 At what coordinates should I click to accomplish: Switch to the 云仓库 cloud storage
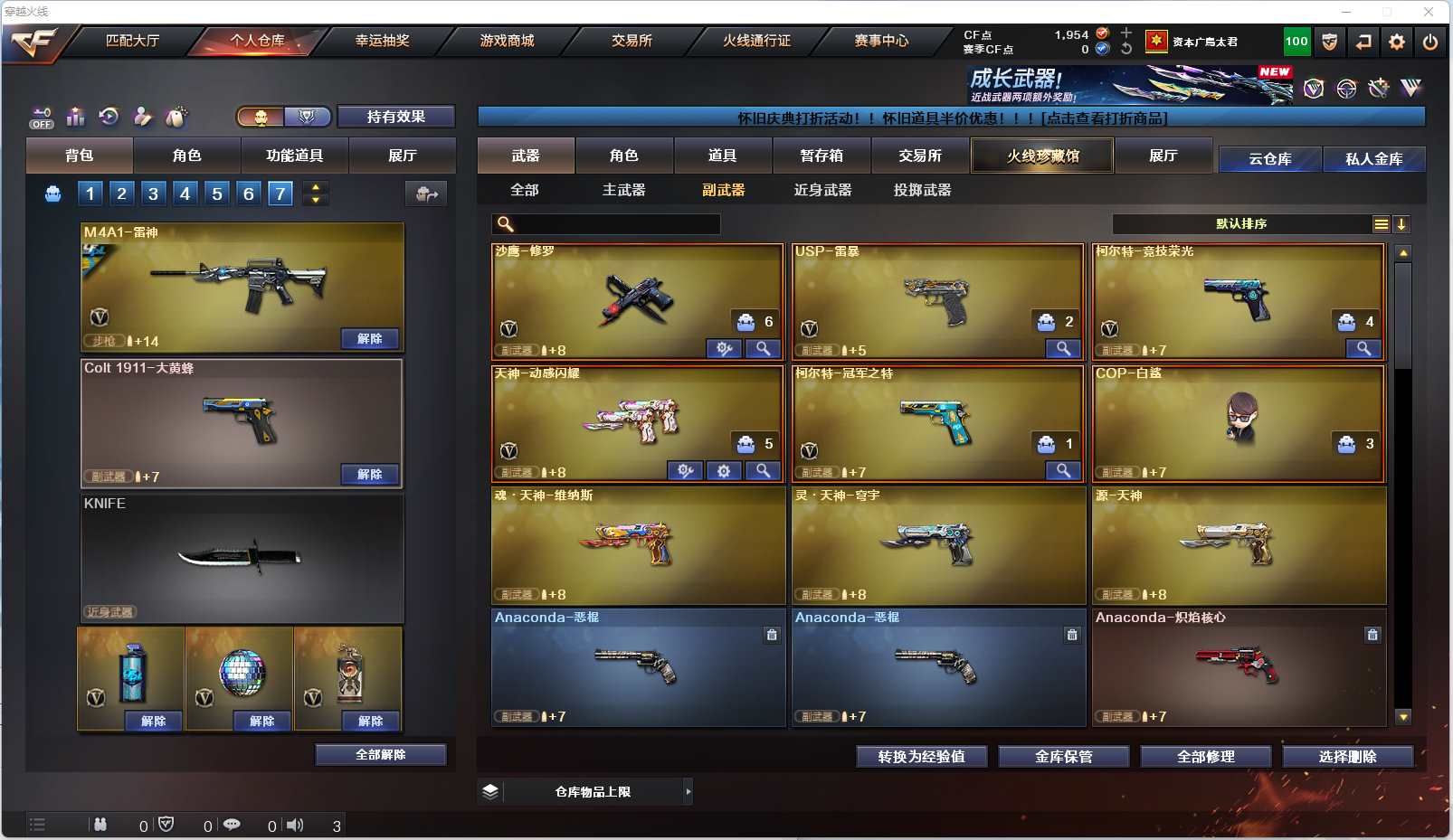pos(1269,159)
